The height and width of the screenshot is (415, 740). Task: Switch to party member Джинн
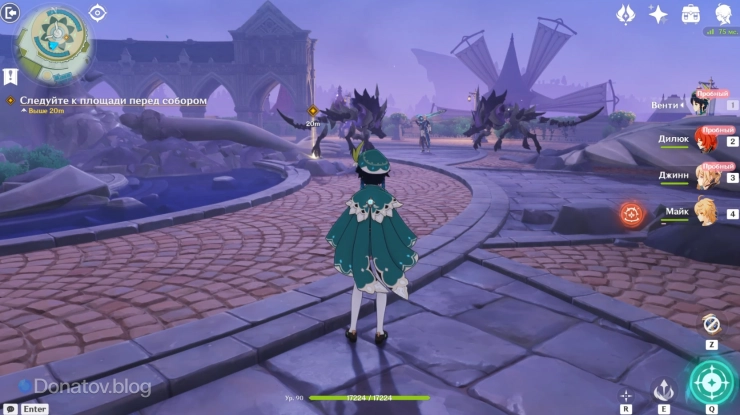[x=704, y=176]
